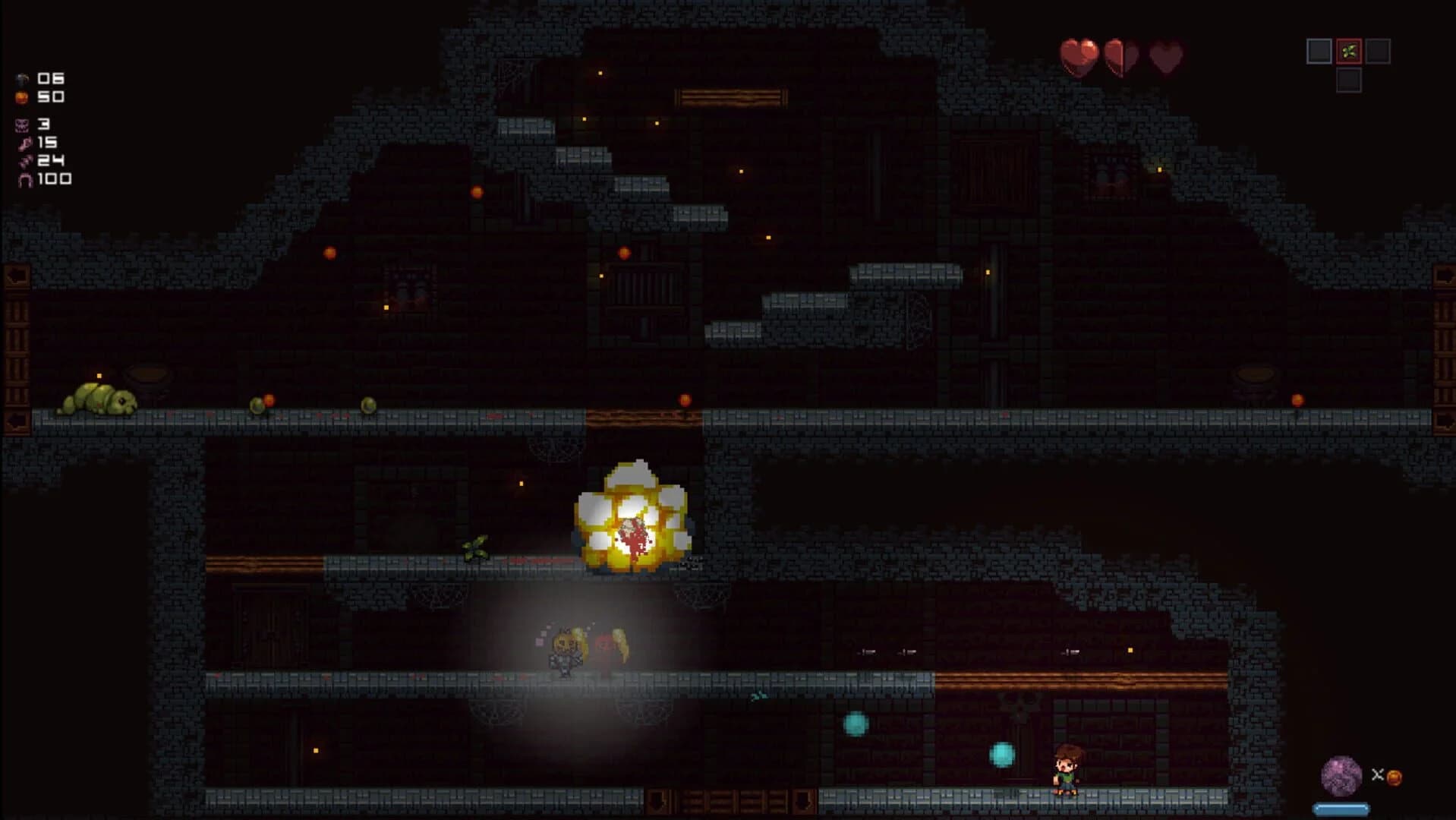
Task: Select the pumpkin currency counter icon
Action: click(x=21, y=97)
